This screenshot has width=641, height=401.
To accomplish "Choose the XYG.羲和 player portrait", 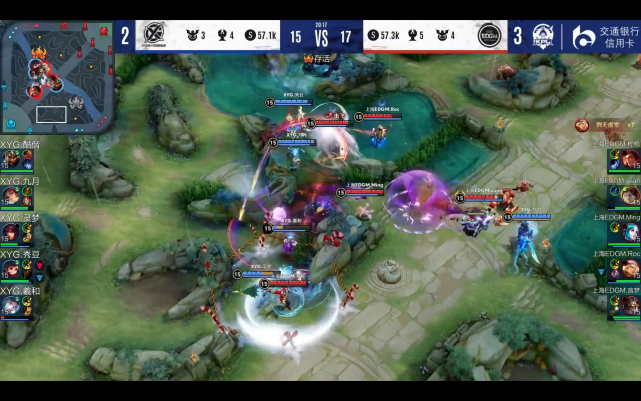I will 11,304.
